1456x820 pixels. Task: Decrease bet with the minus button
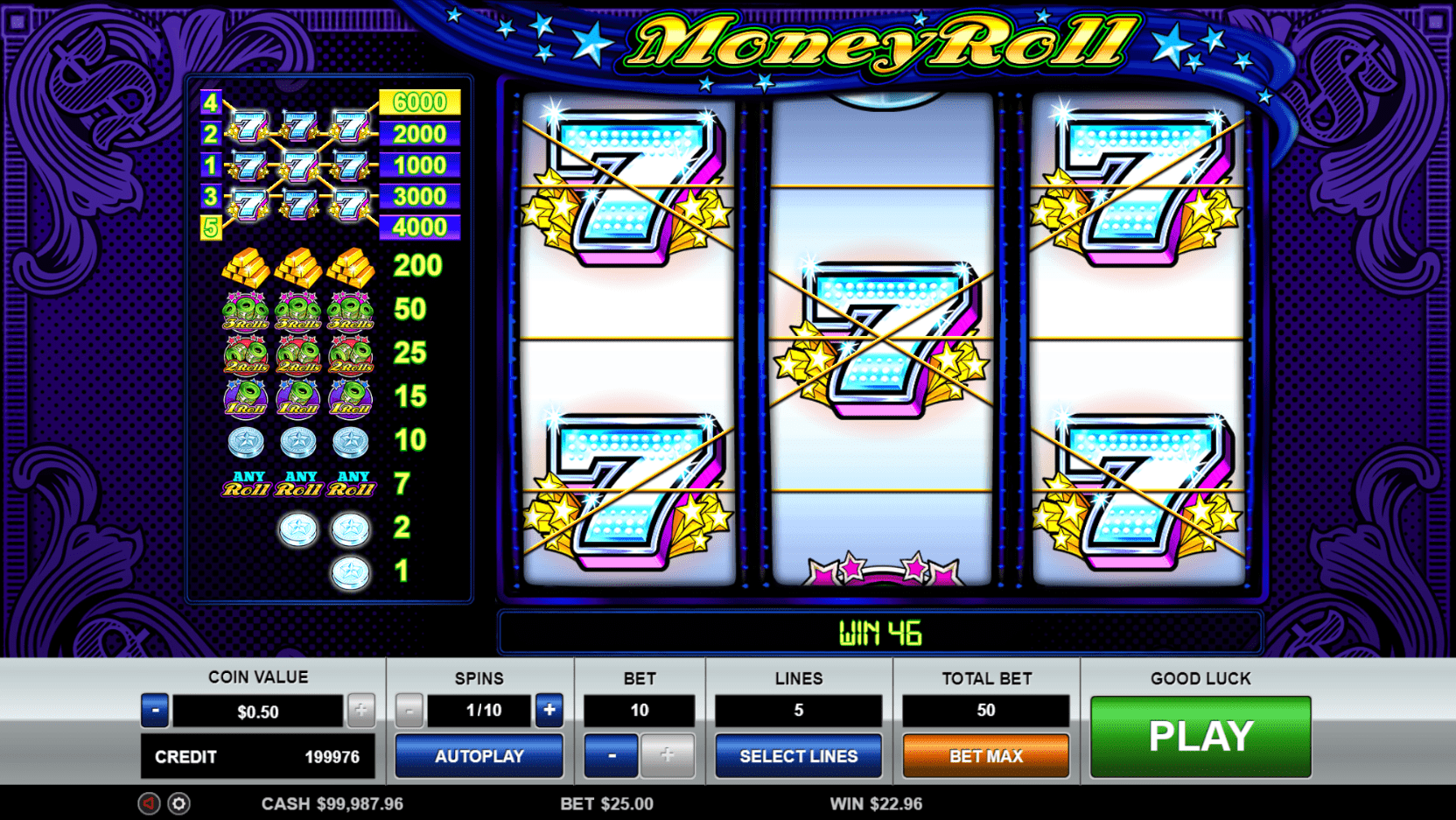coord(611,756)
